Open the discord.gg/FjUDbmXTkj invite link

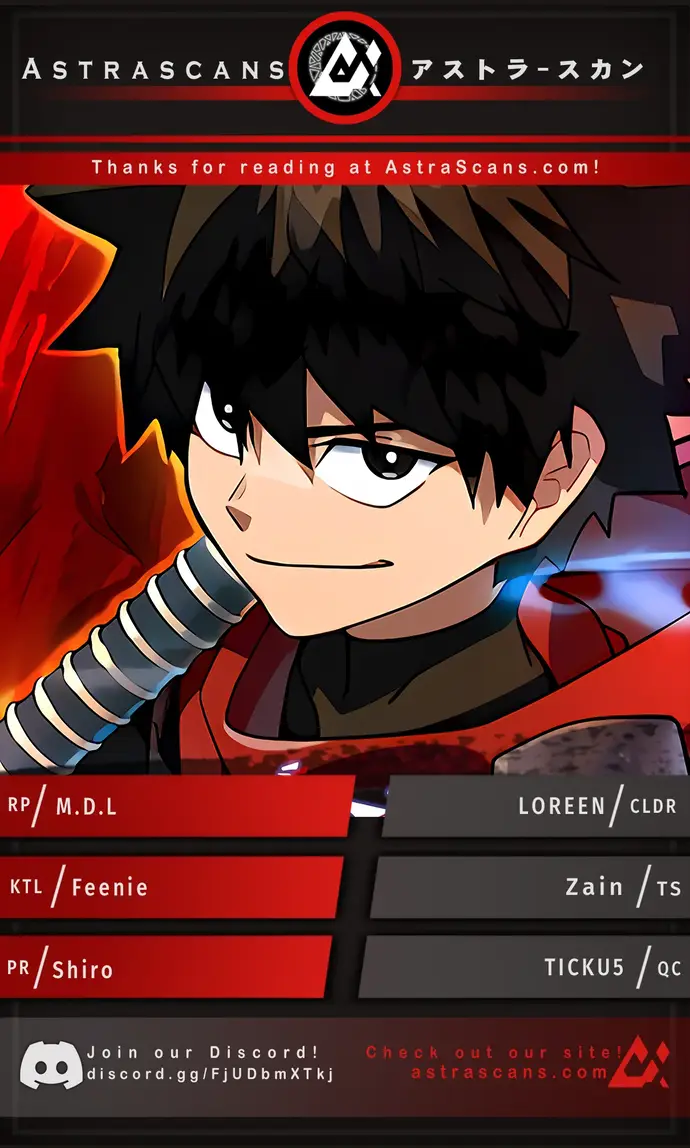click(210, 1074)
